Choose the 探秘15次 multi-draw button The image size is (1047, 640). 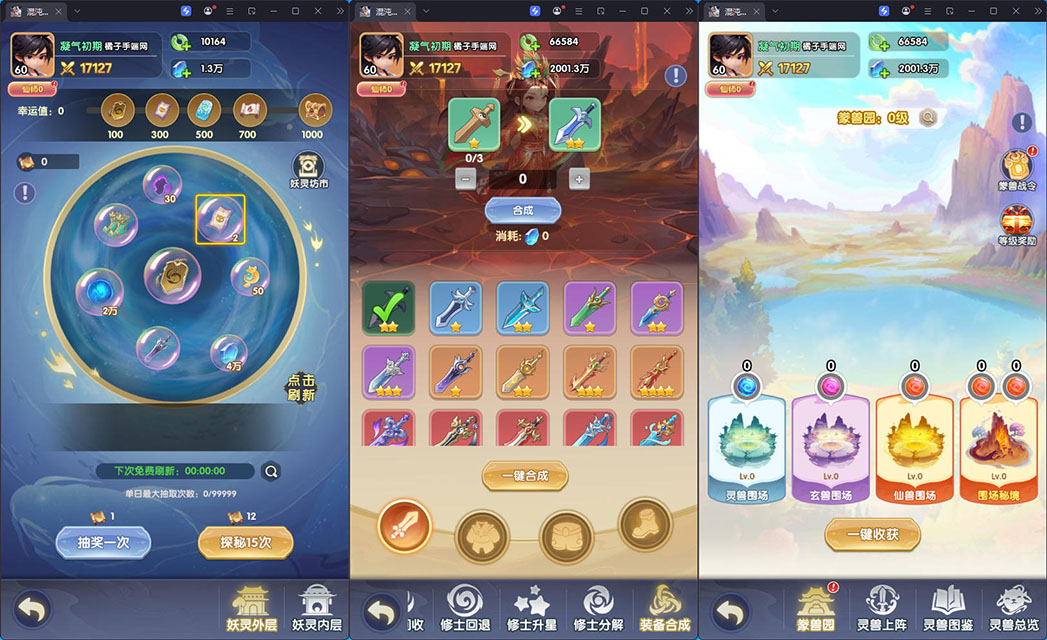point(245,542)
